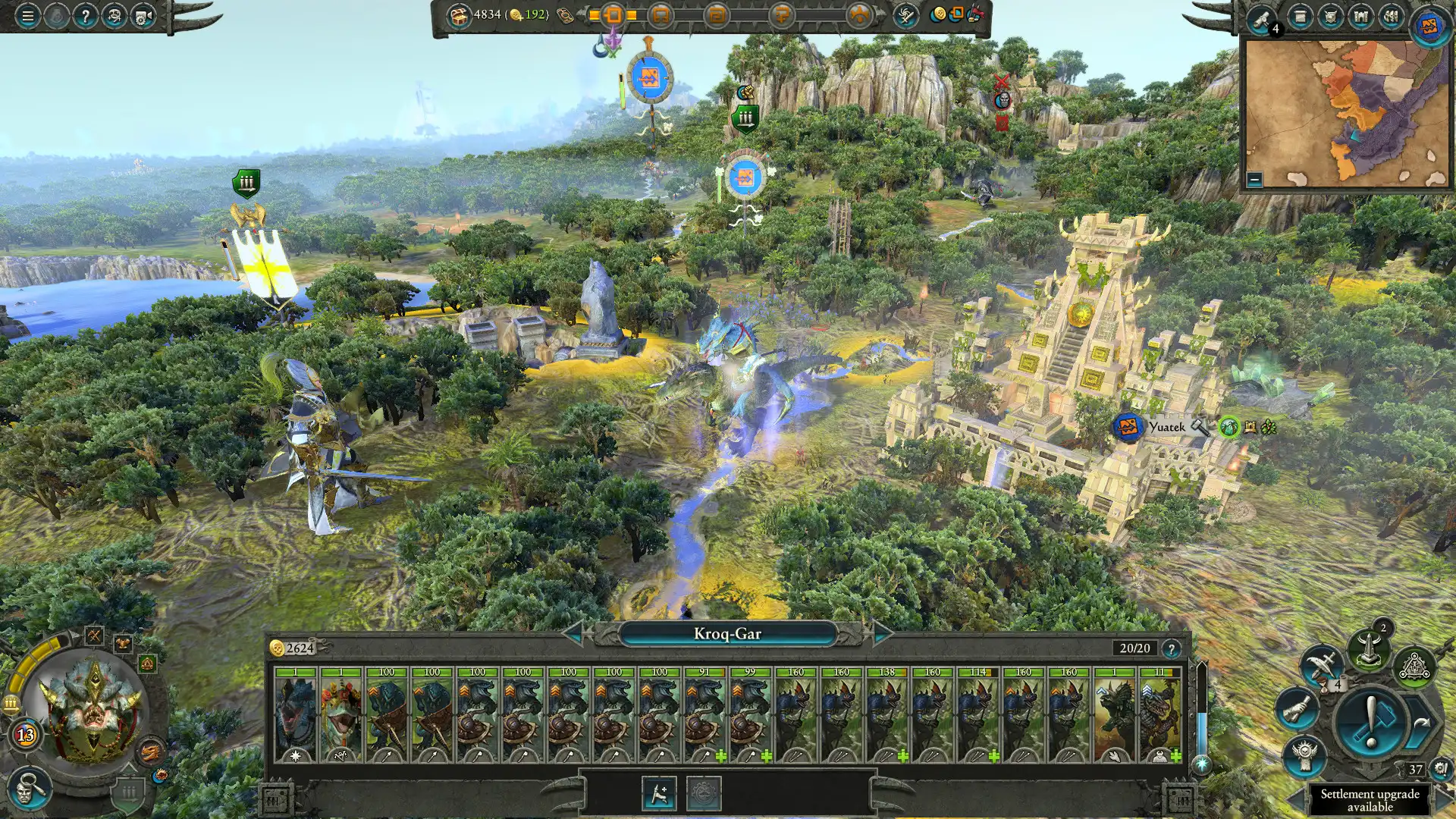Viewport: 1456px width, 819px height.
Task: Open the in-game help question mark
Action: click(86, 16)
